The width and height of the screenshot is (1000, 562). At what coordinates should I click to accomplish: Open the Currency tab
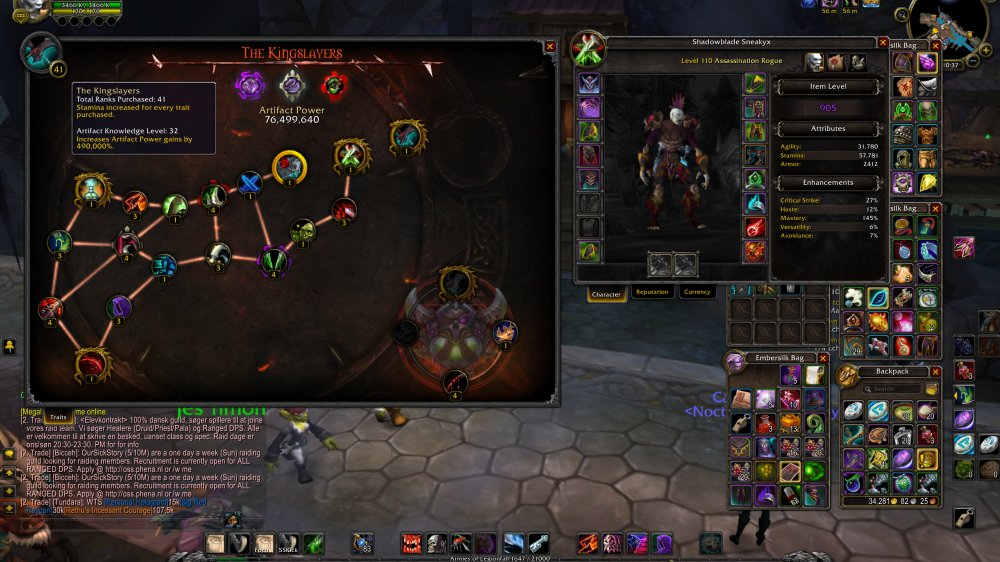tap(697, 292)
